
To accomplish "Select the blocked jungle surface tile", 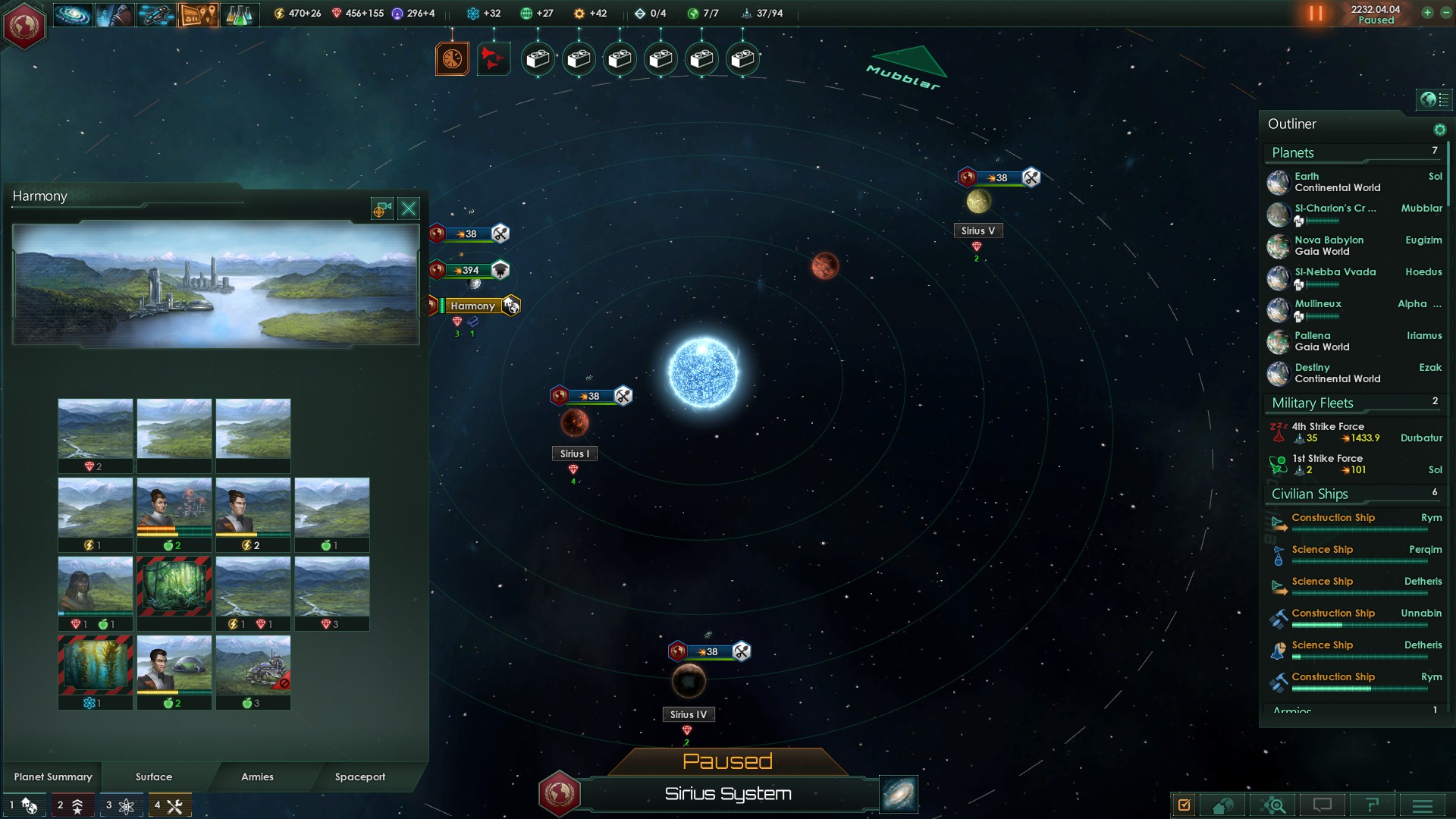I will pos(174,585).
